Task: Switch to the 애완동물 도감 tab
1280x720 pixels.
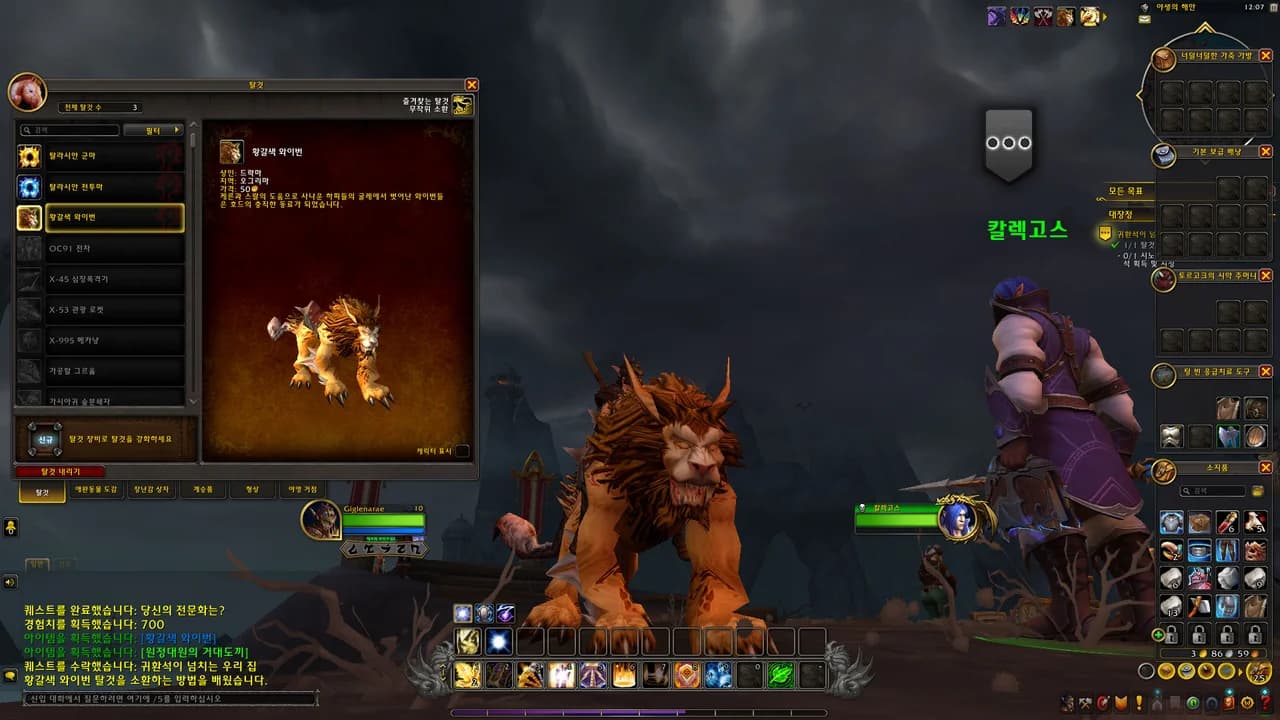Action: (96, 490)
